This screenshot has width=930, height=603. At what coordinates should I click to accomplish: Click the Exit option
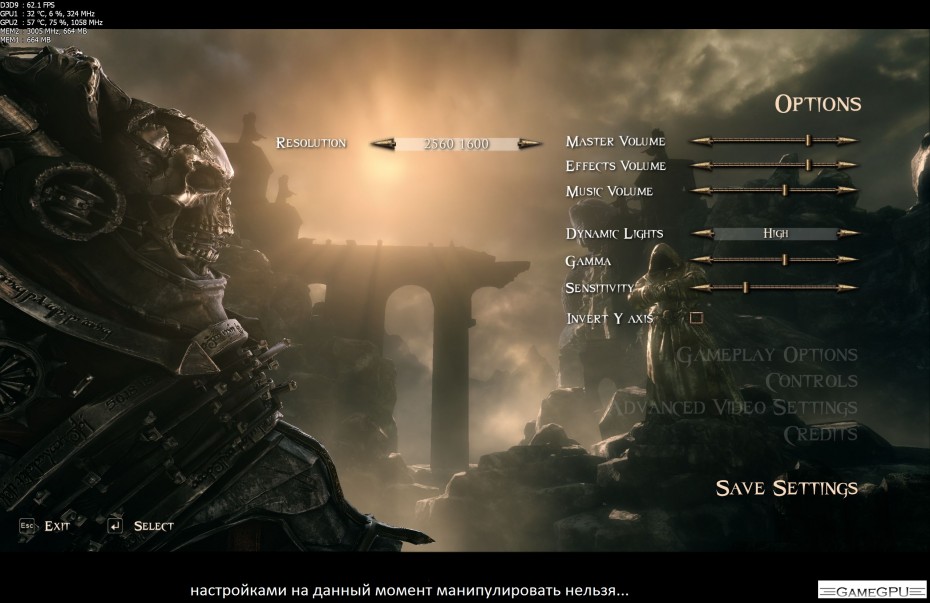[56, 526]
